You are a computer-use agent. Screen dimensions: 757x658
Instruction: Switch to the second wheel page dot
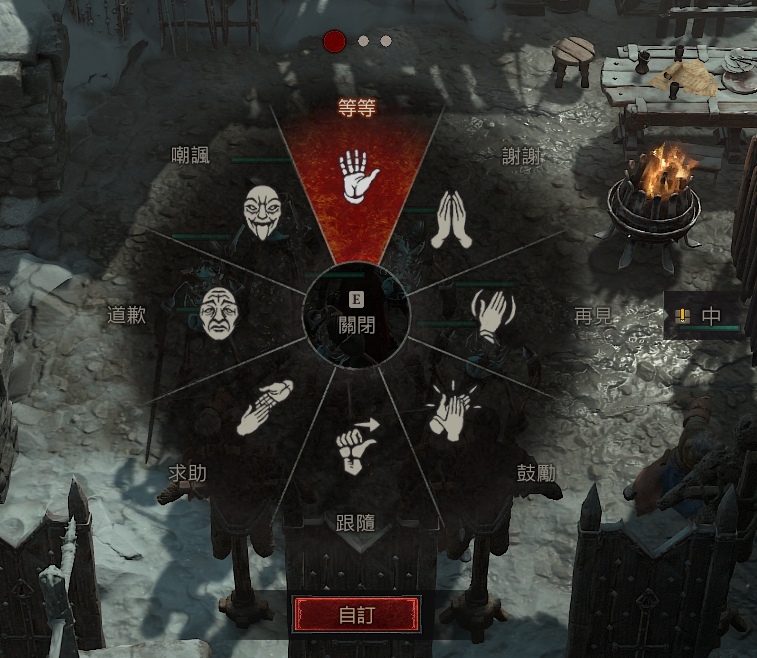click(363, 41)
